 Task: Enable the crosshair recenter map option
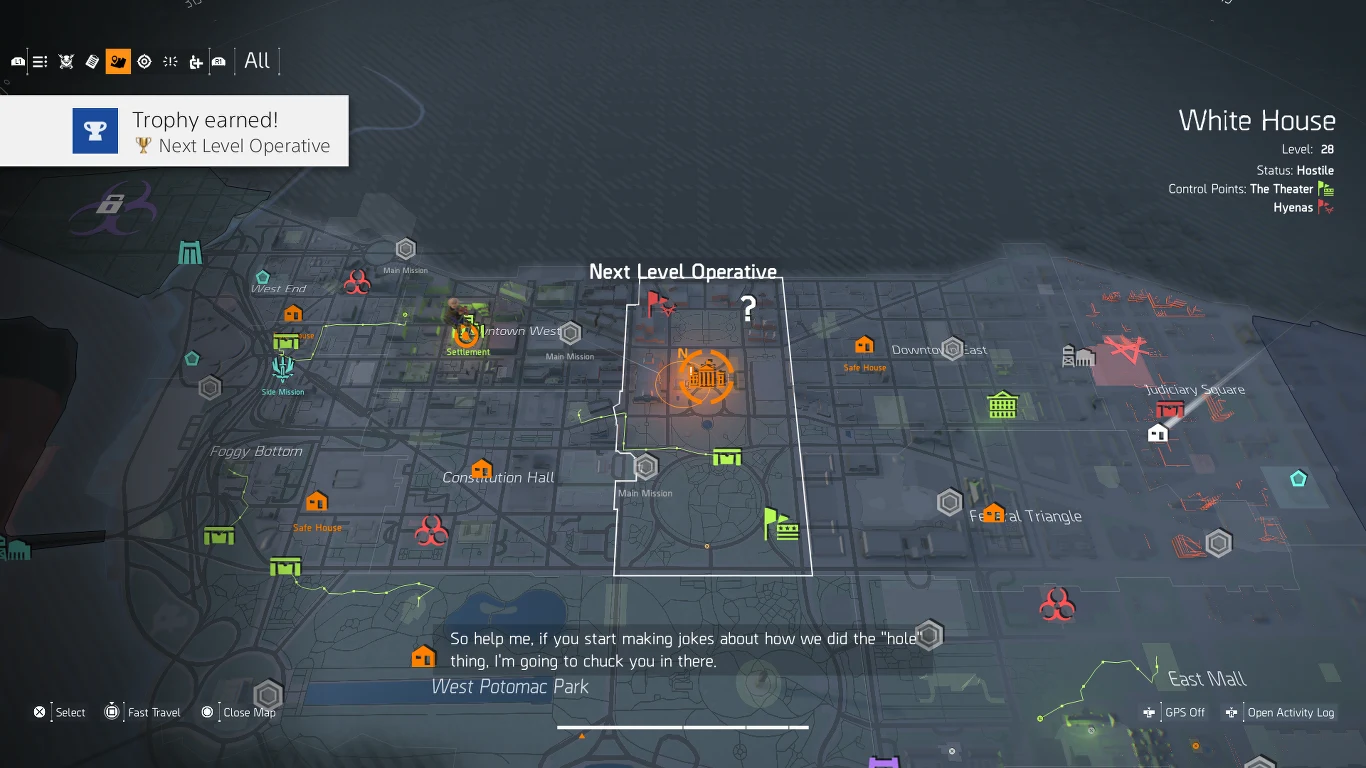[x=144, y=61]
